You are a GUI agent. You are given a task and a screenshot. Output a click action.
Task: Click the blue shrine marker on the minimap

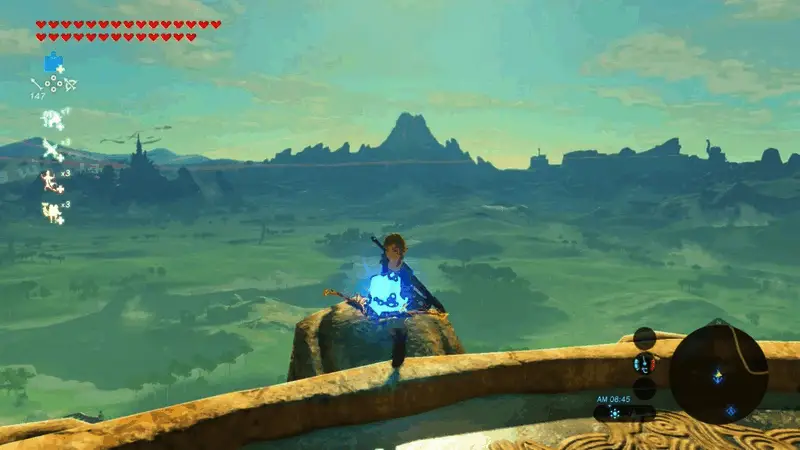click(731, 410)
